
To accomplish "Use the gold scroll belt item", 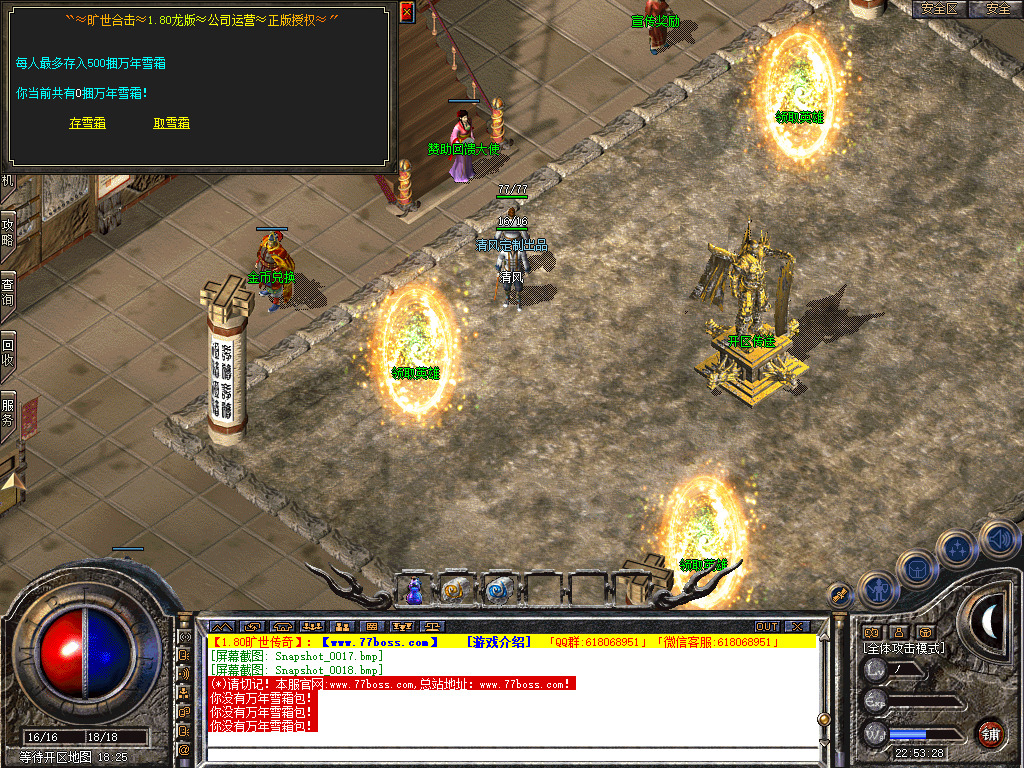I will (x=455, y=590).
